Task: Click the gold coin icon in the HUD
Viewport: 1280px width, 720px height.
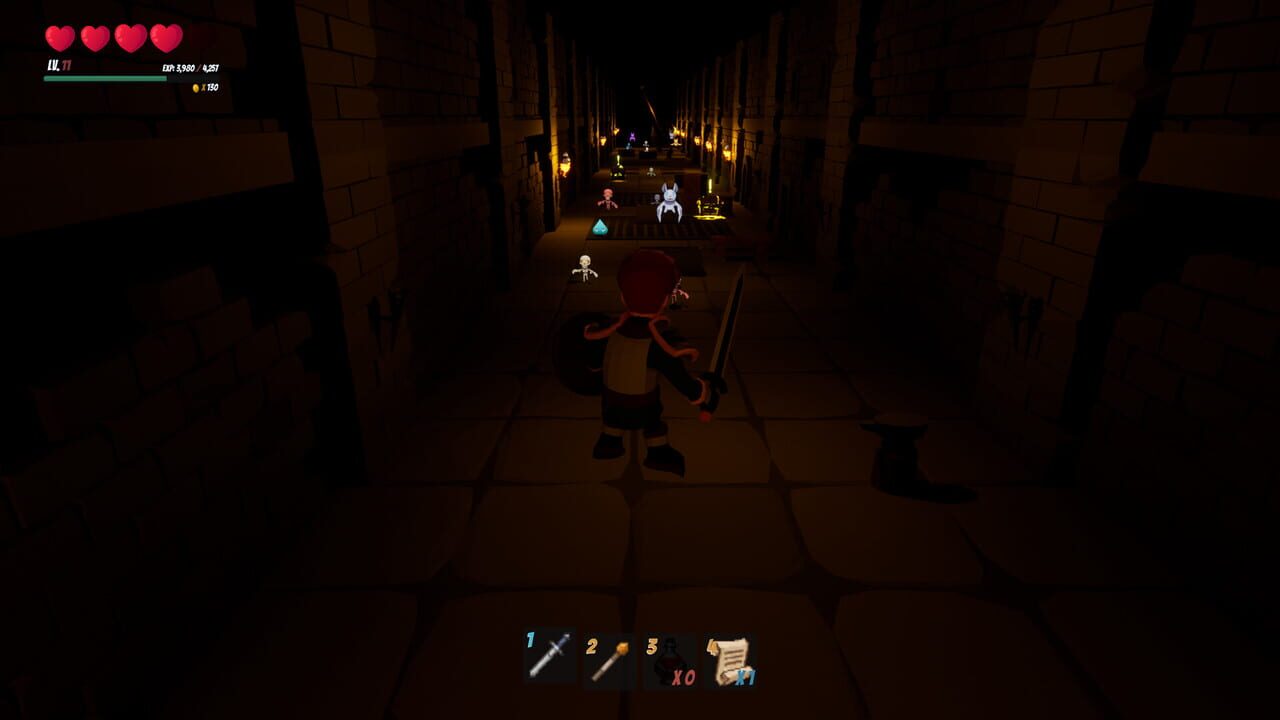Action: 198,89
